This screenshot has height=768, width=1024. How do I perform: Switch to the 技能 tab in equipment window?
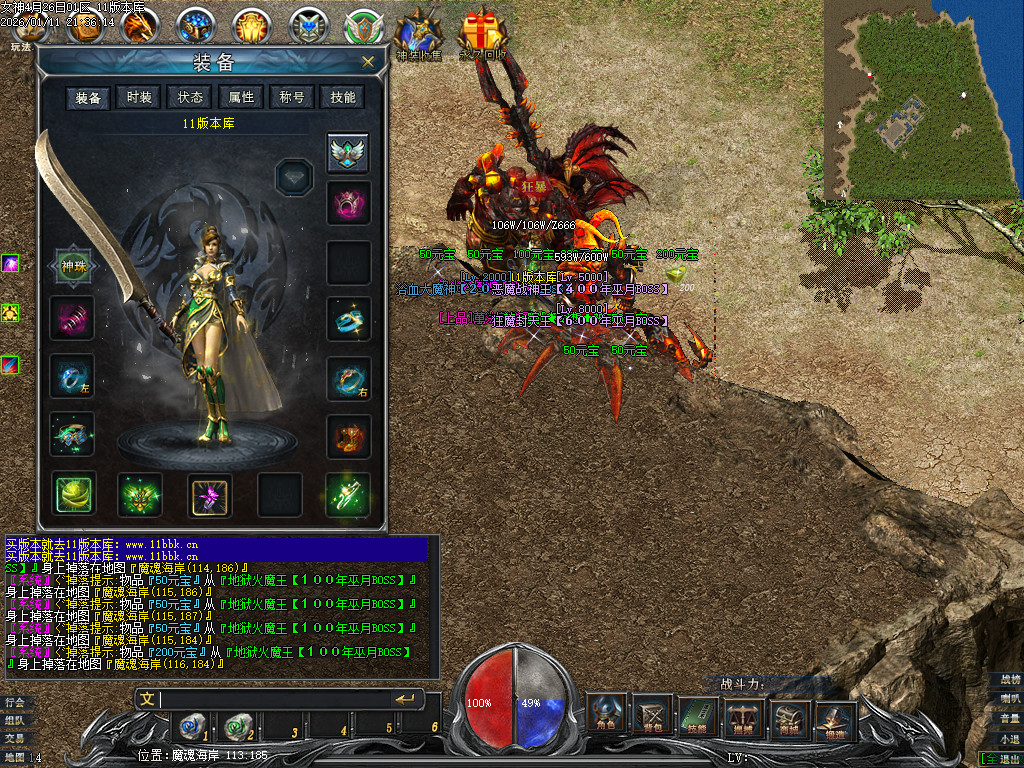(343, 97)
